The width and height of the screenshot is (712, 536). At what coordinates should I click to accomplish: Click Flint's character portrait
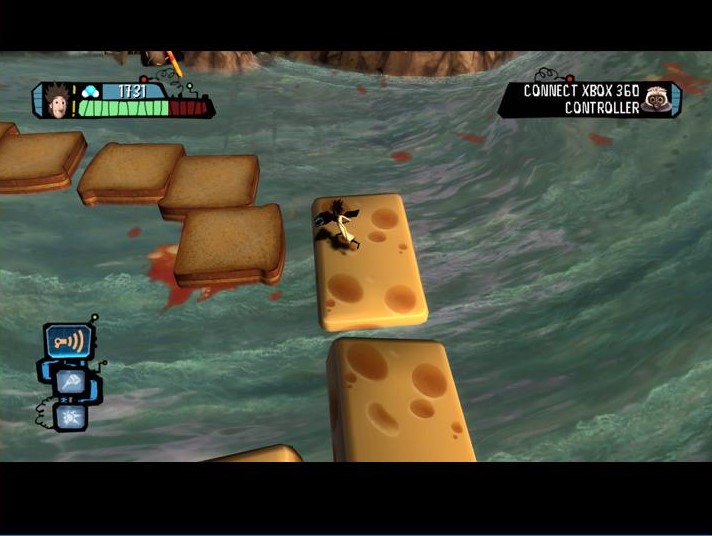point(56,99)
